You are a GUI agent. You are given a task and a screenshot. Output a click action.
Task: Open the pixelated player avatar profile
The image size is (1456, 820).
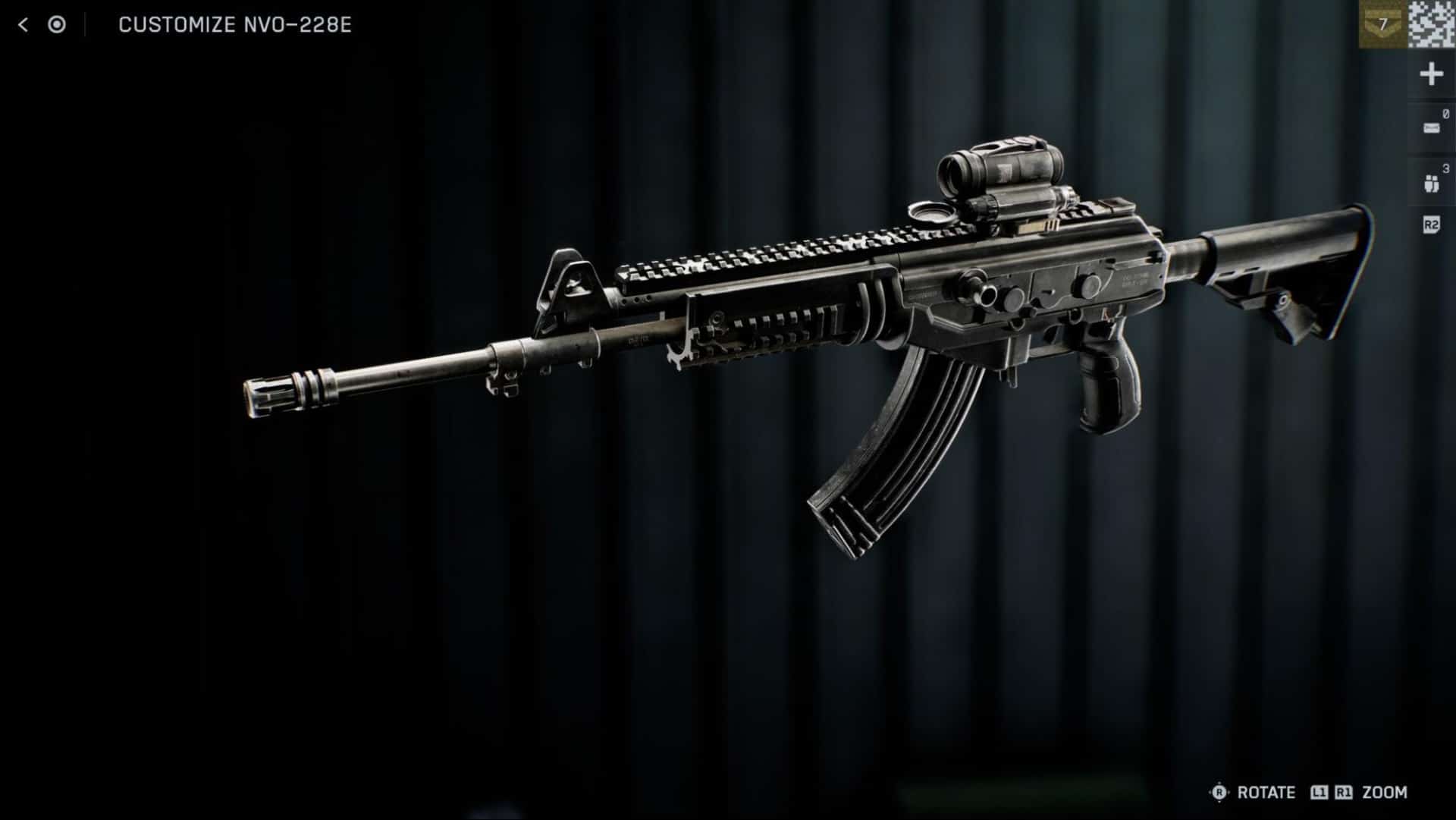click(x=1432, y=24)
